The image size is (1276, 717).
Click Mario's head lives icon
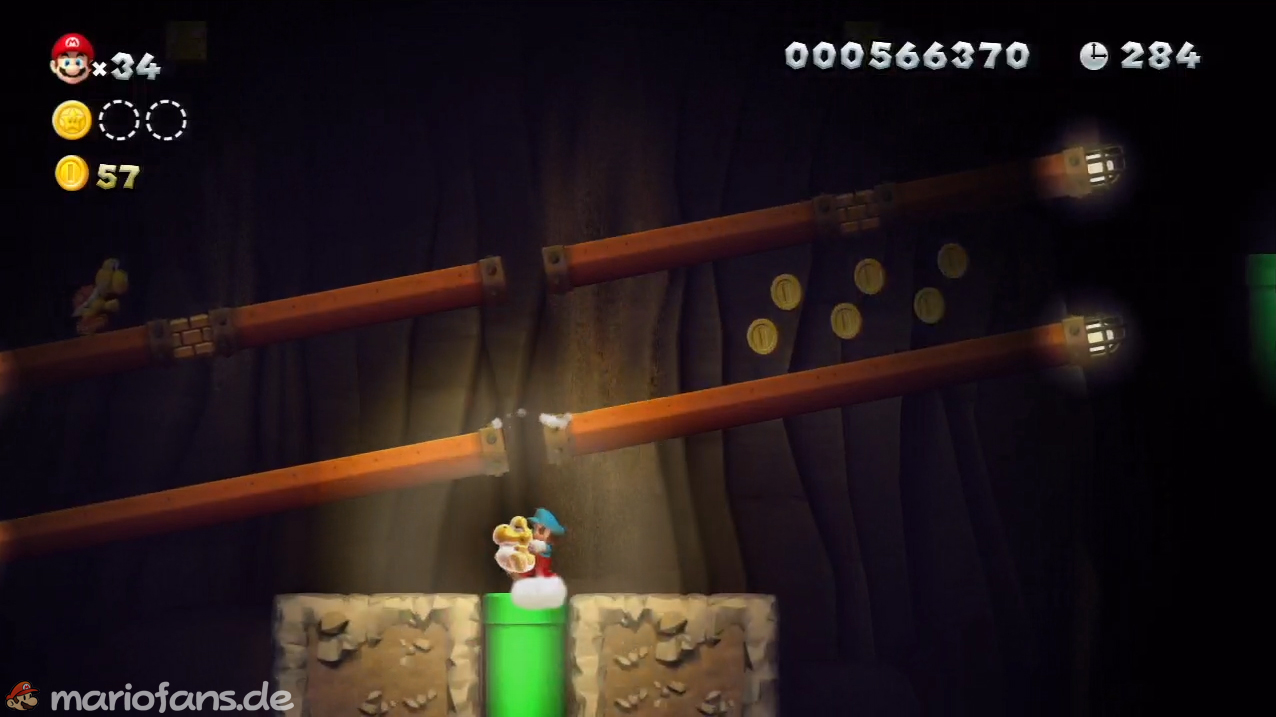pyautogui.click(x=72, y=58)
